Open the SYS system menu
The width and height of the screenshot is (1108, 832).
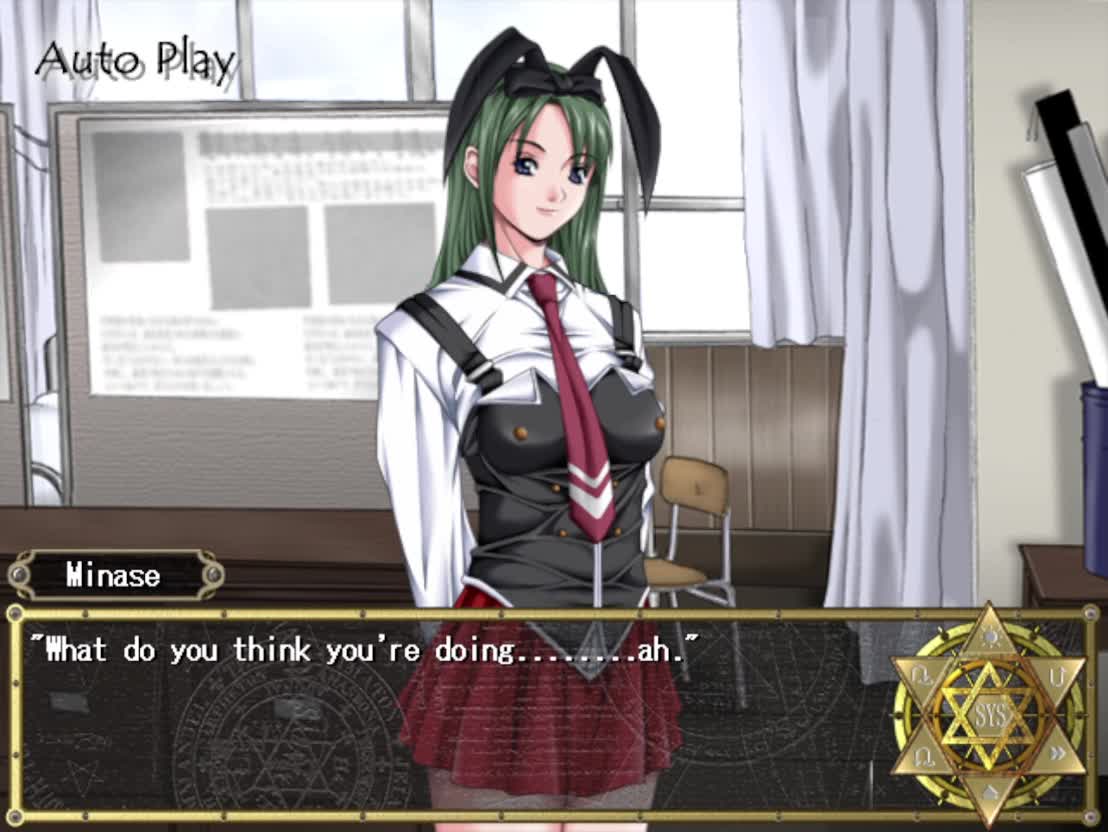click(x=989, y=715)
